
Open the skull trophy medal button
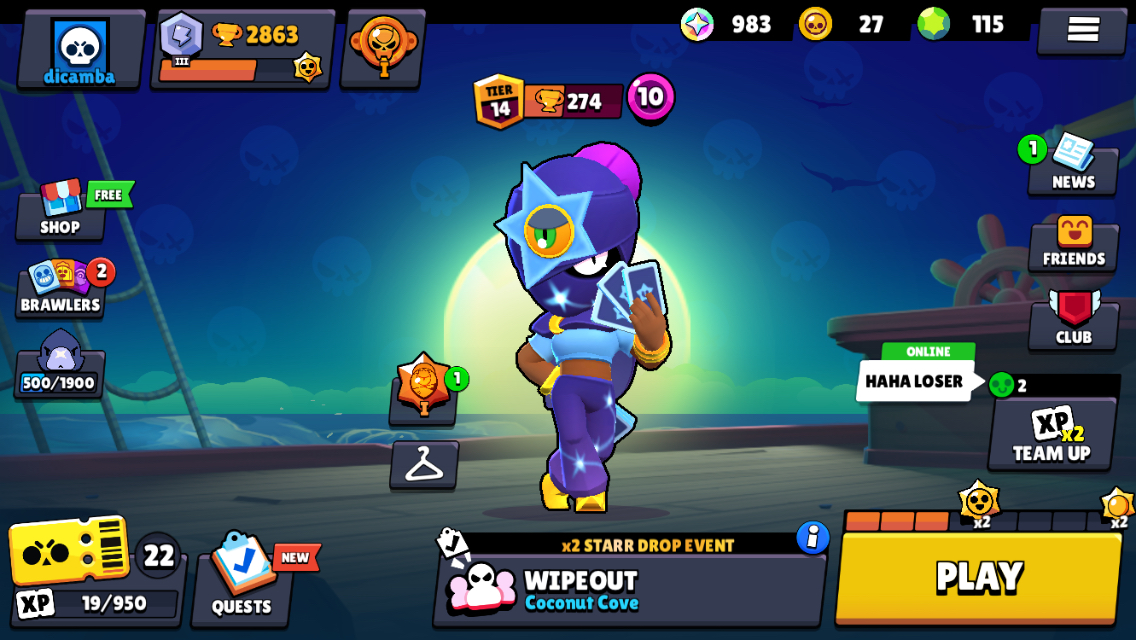(383, 48)
